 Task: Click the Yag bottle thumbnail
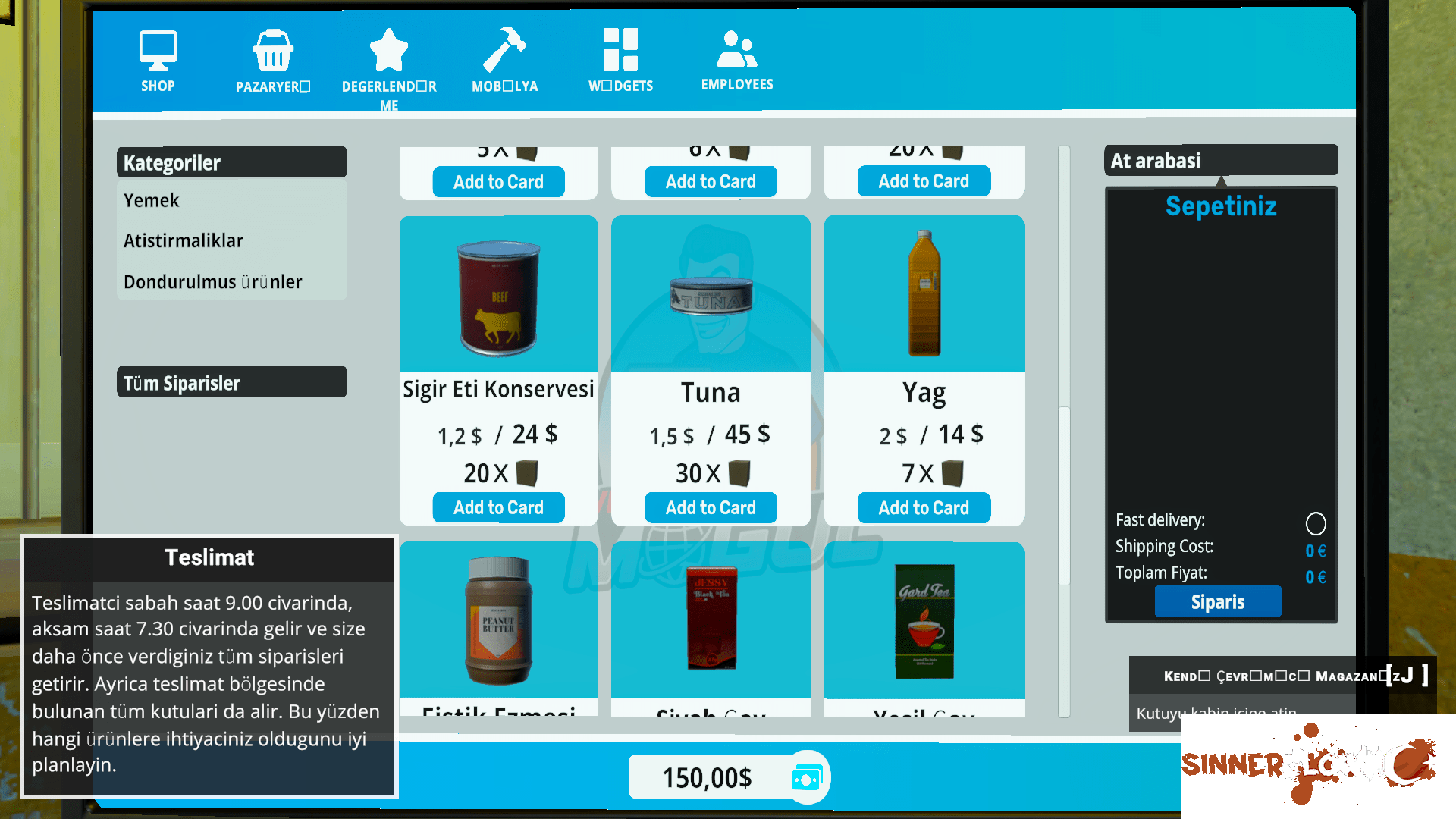point(924,293)
